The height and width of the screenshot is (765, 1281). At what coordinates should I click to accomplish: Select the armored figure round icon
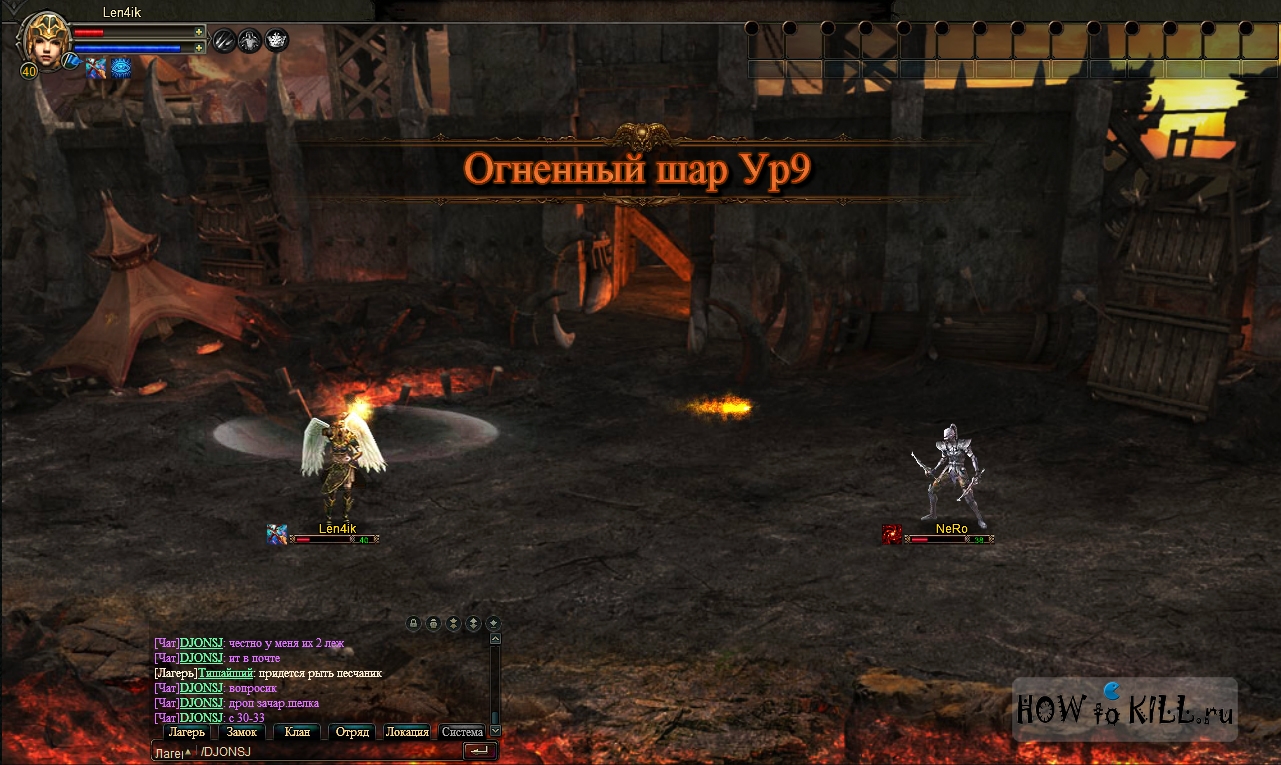250,40
